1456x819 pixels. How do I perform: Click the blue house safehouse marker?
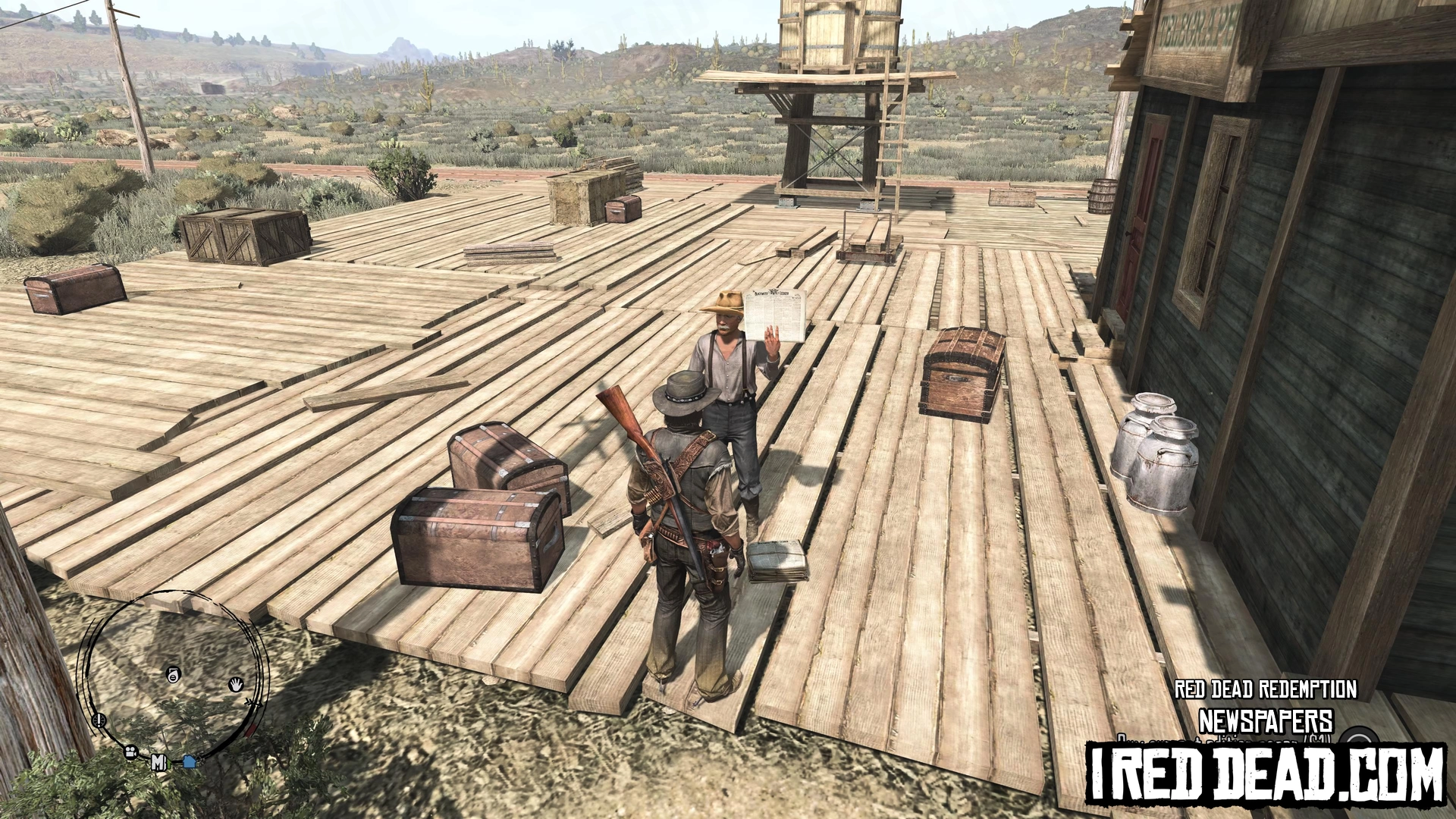click(x=190, y=761)
